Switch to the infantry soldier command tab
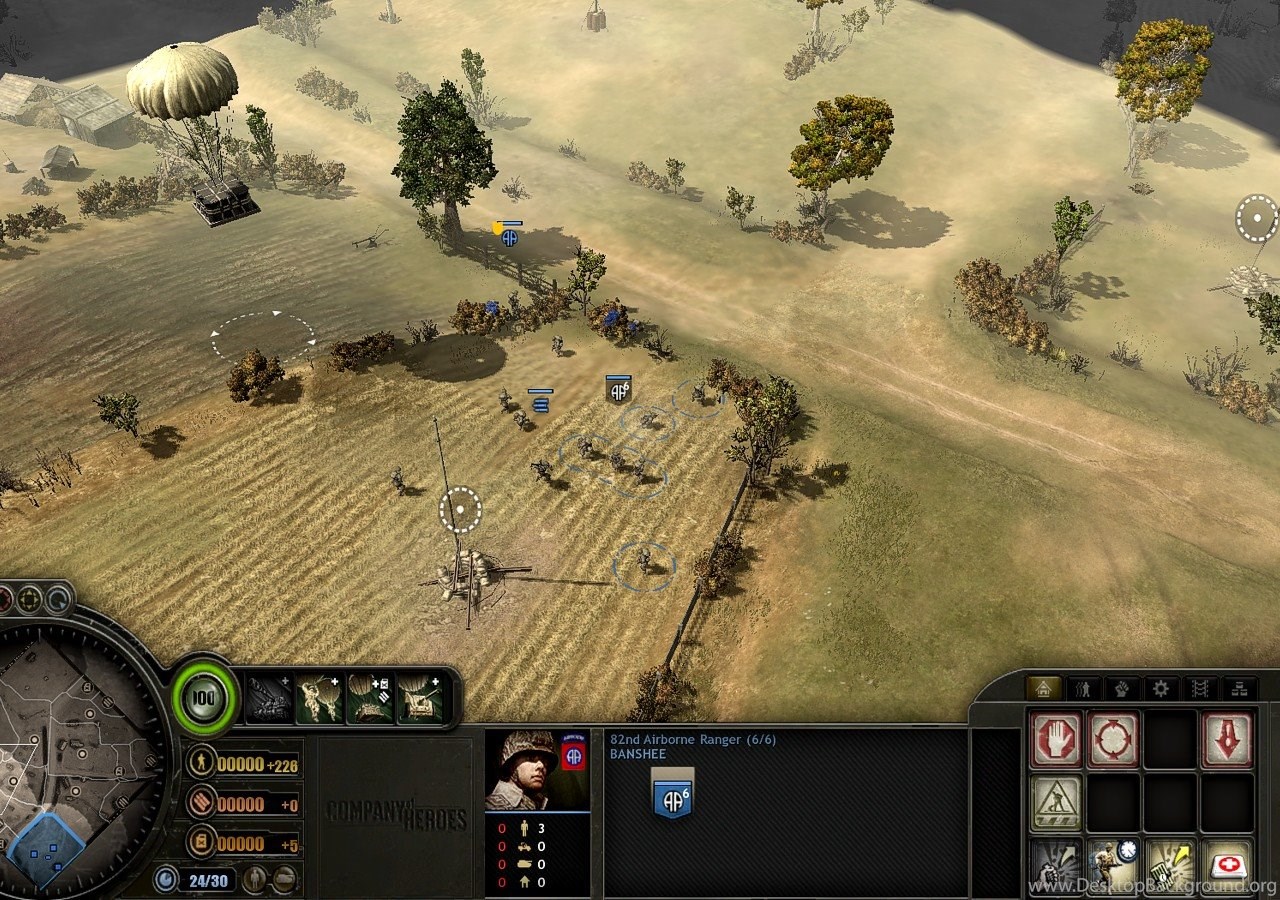This screenshot has width=1280, height=900. (x=1082, y=688)
